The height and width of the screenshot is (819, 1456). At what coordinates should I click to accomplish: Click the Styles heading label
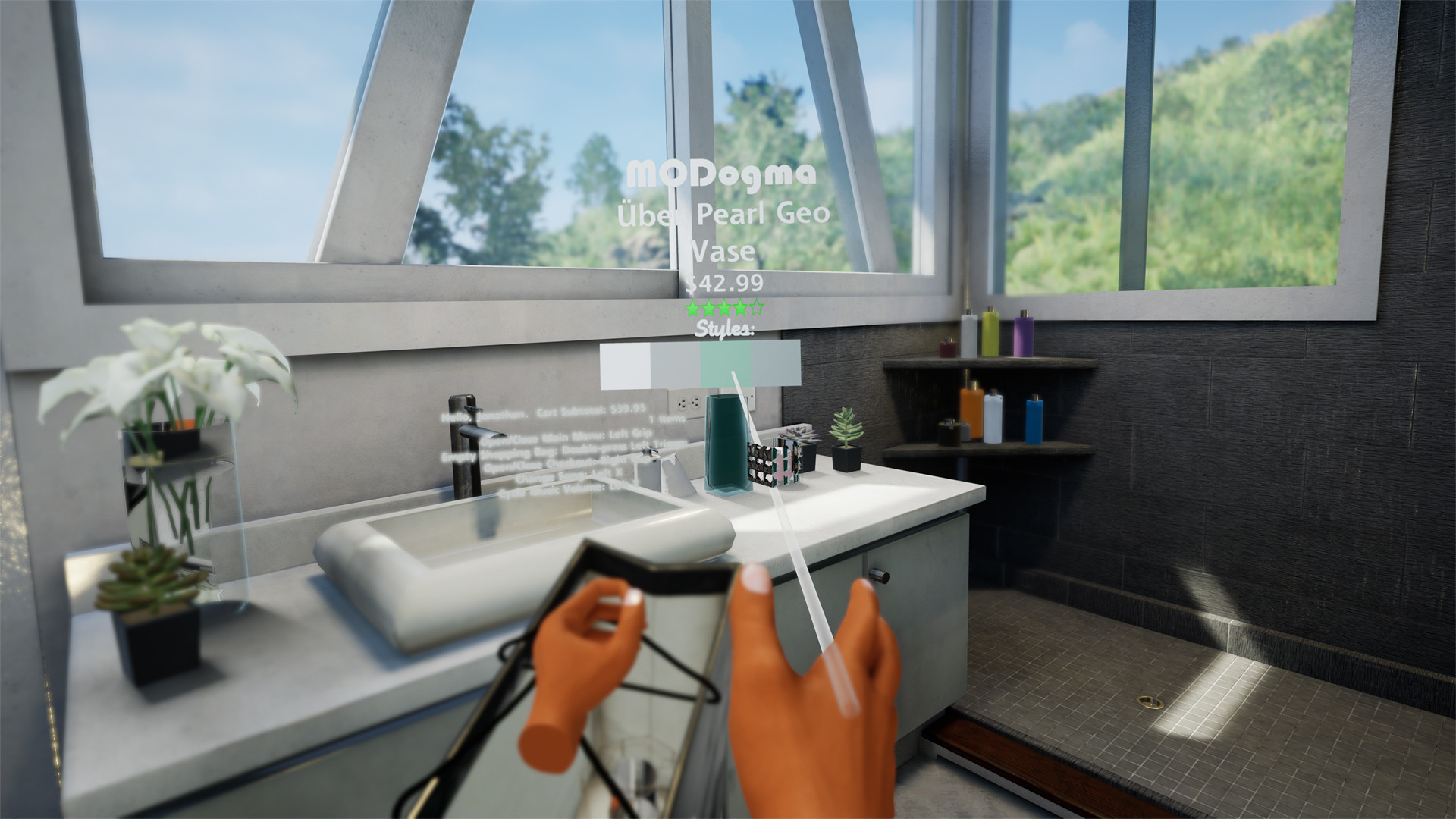tap(724, 328)
